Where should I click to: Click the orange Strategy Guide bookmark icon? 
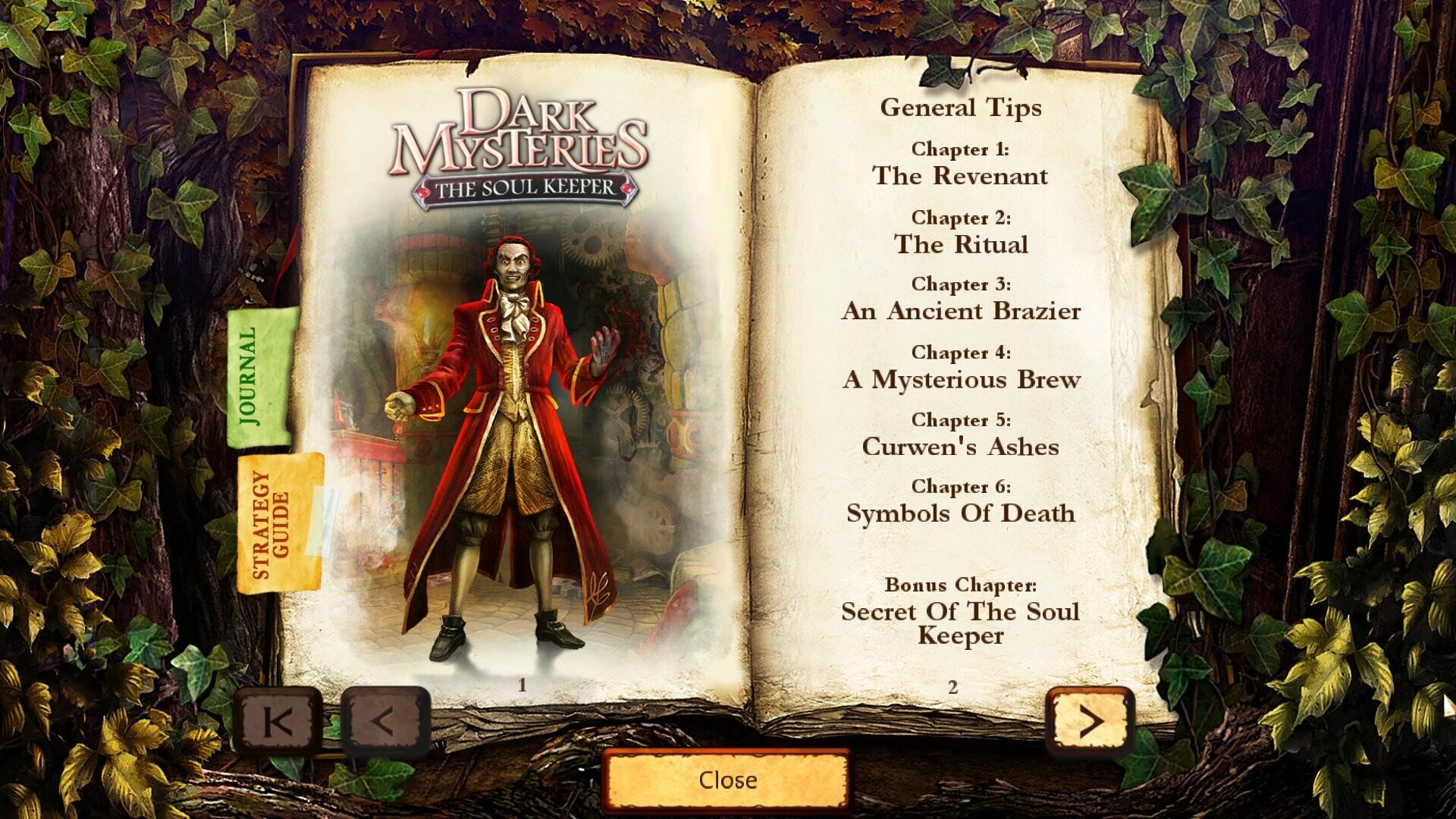point(273,523)
